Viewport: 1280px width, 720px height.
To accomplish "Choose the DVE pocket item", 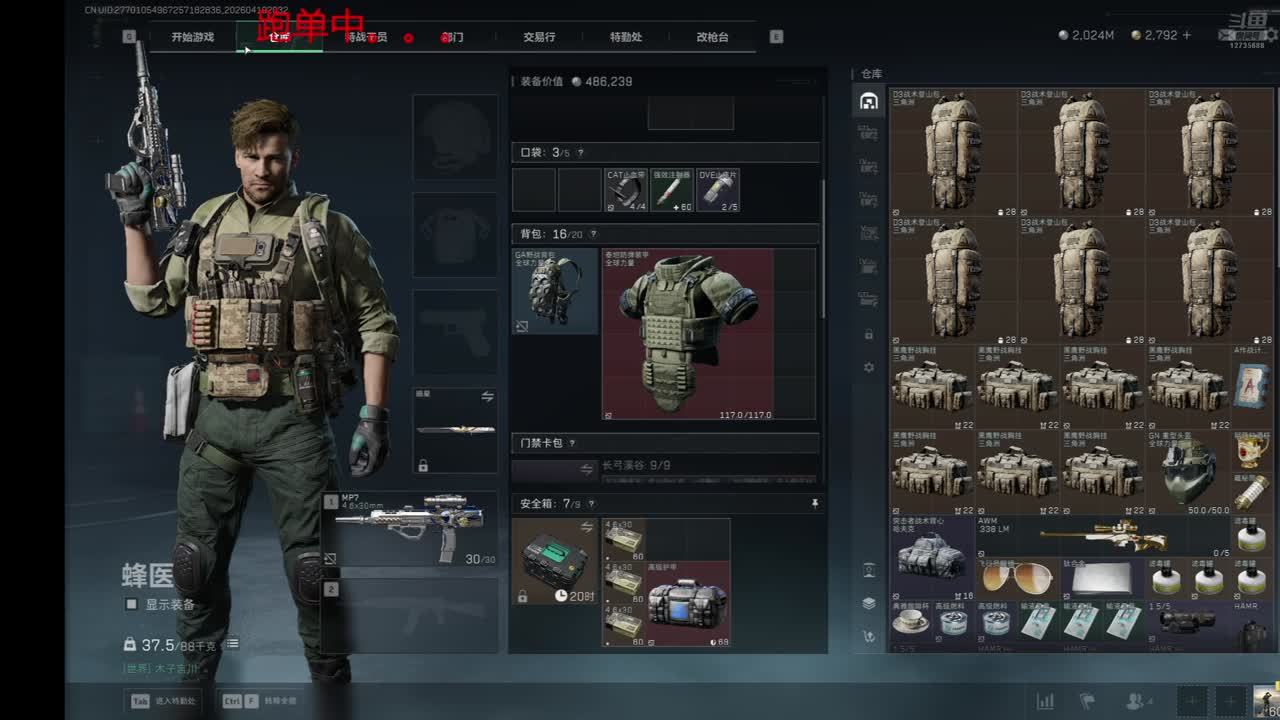I will (717, 190).
